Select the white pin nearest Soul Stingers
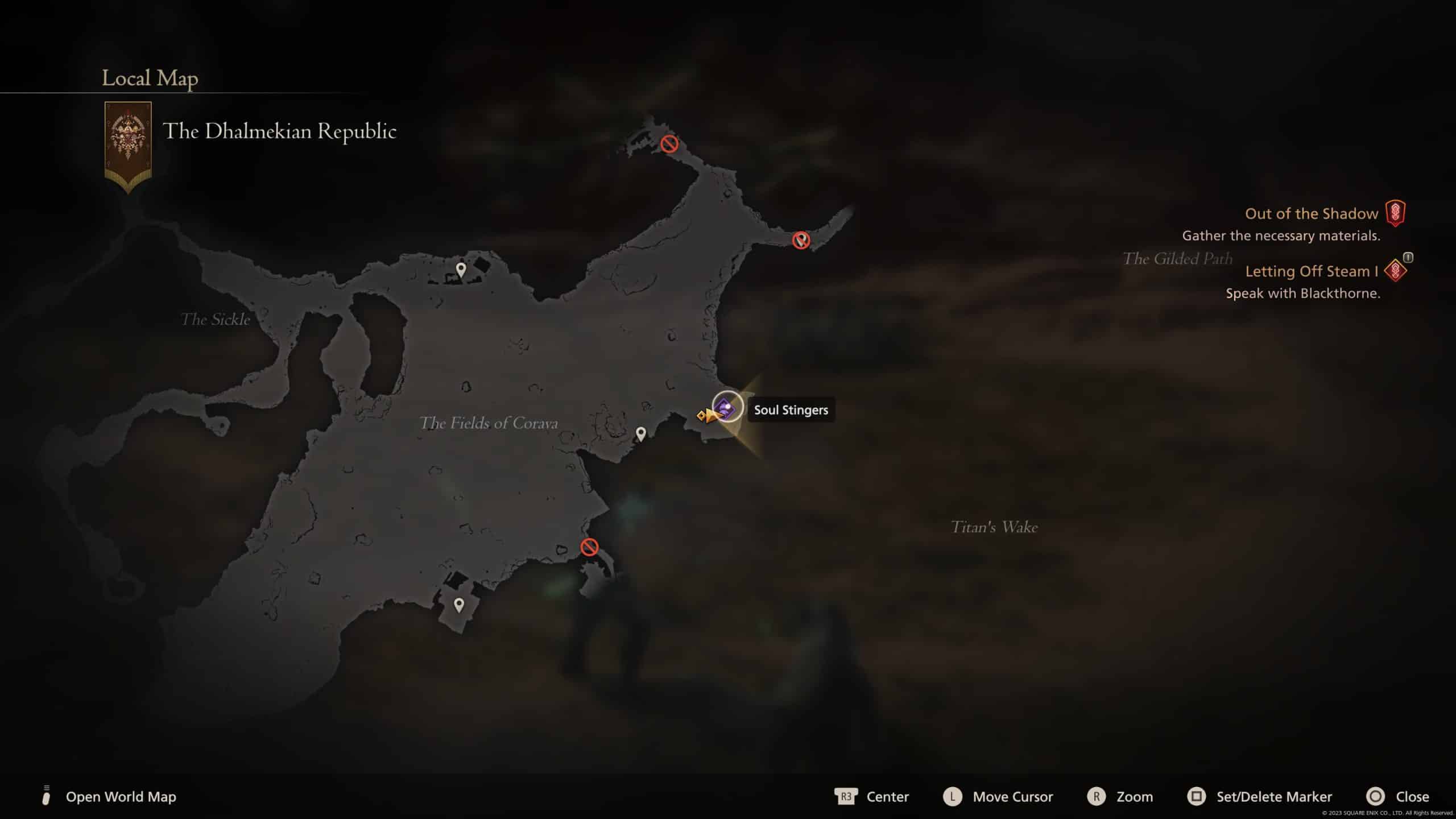Viewport: 1456px width, 819px height. 640,435
